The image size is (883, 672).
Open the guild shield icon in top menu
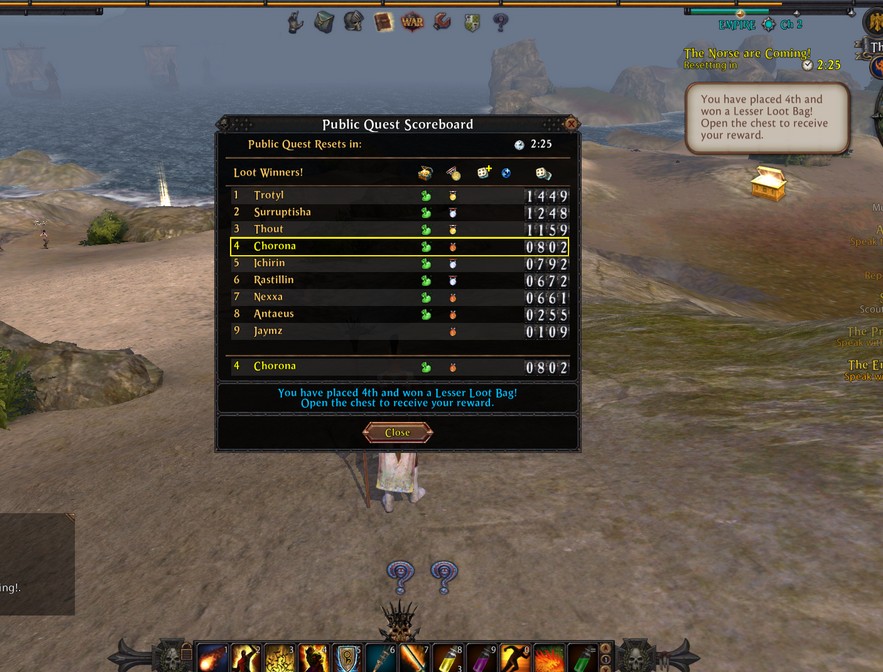tap(471, 22)
